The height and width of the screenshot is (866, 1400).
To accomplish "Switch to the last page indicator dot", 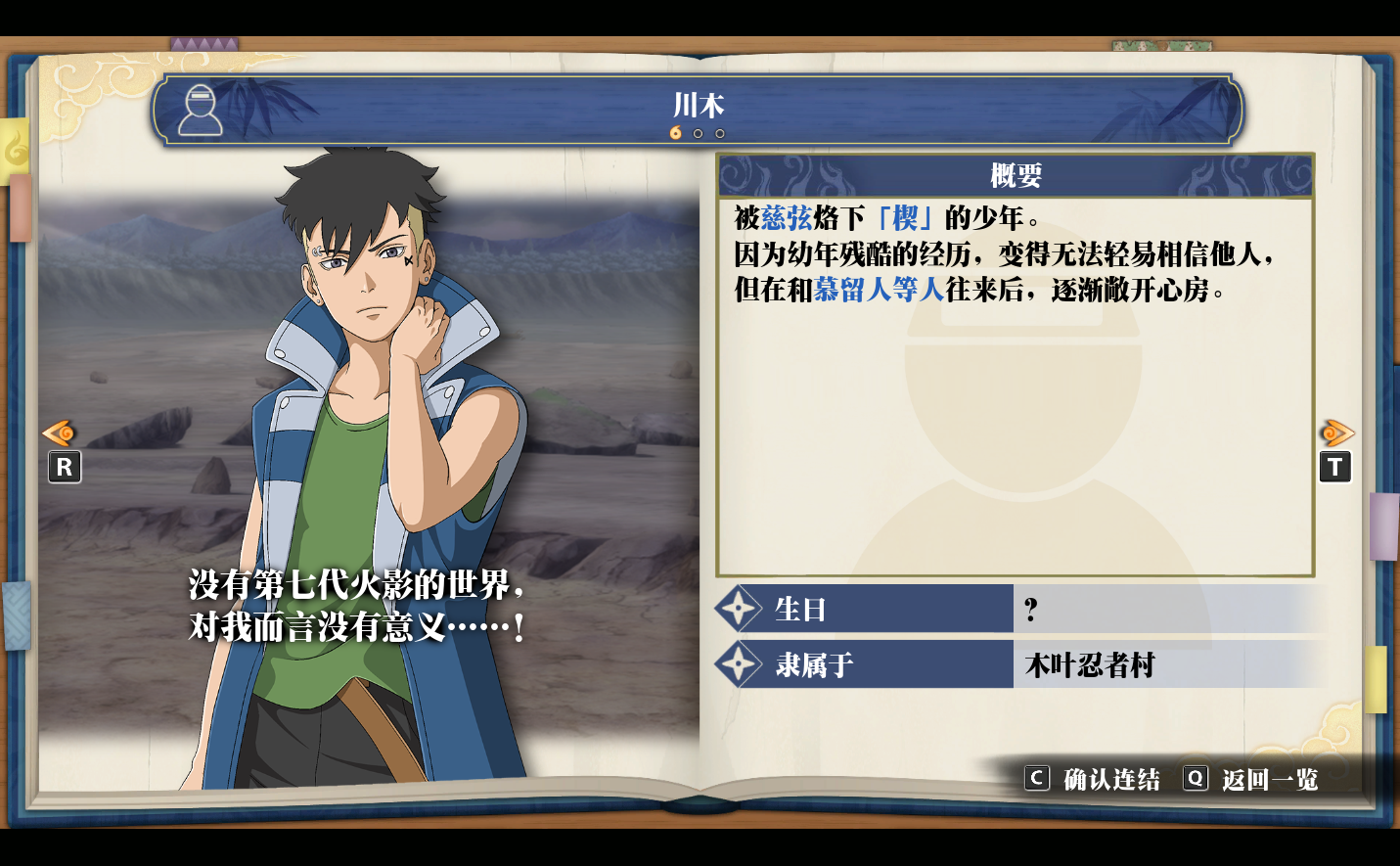I will [x=720, y=134].
